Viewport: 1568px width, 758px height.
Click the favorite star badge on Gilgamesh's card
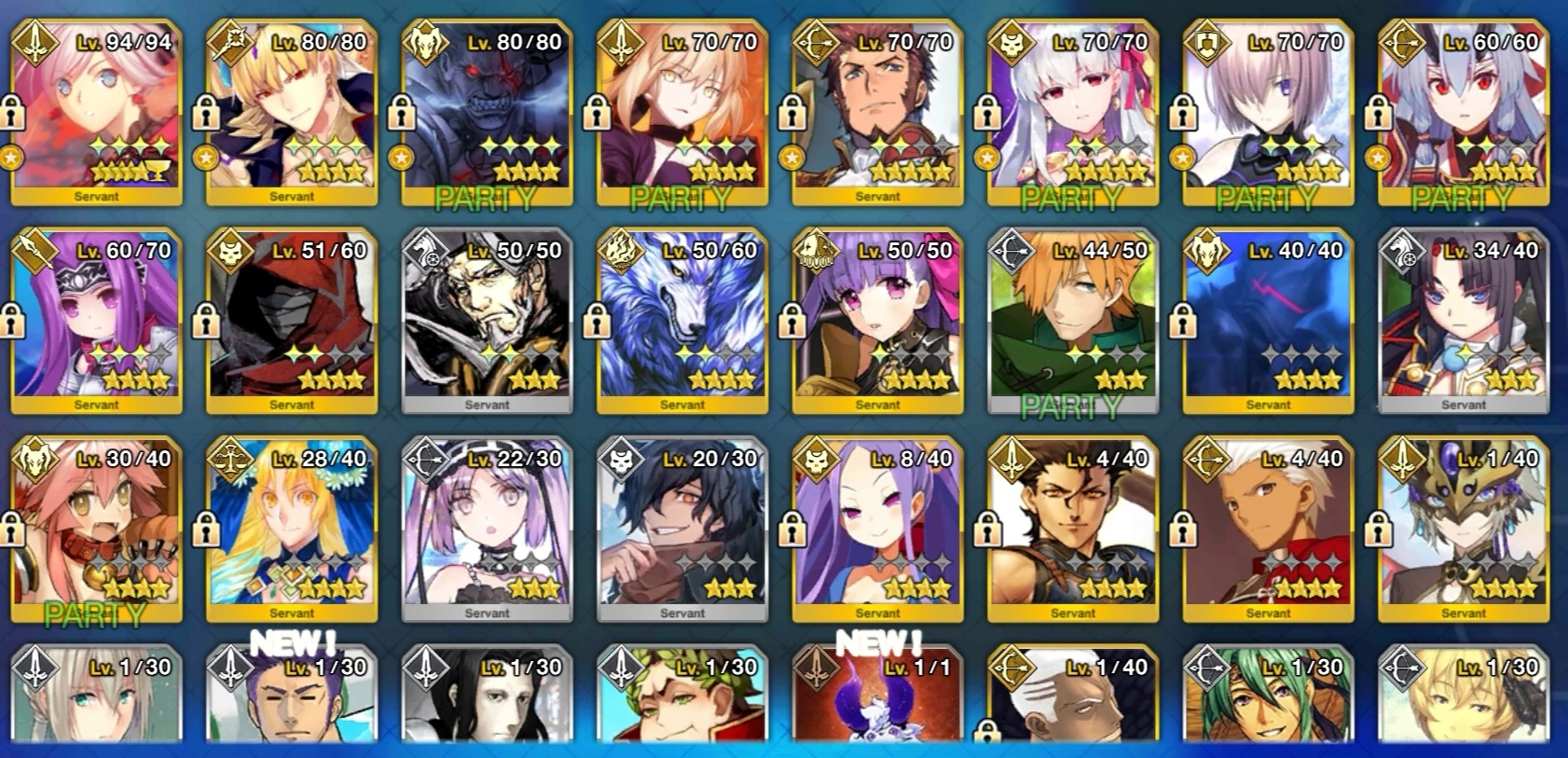(x=208, y=156)
